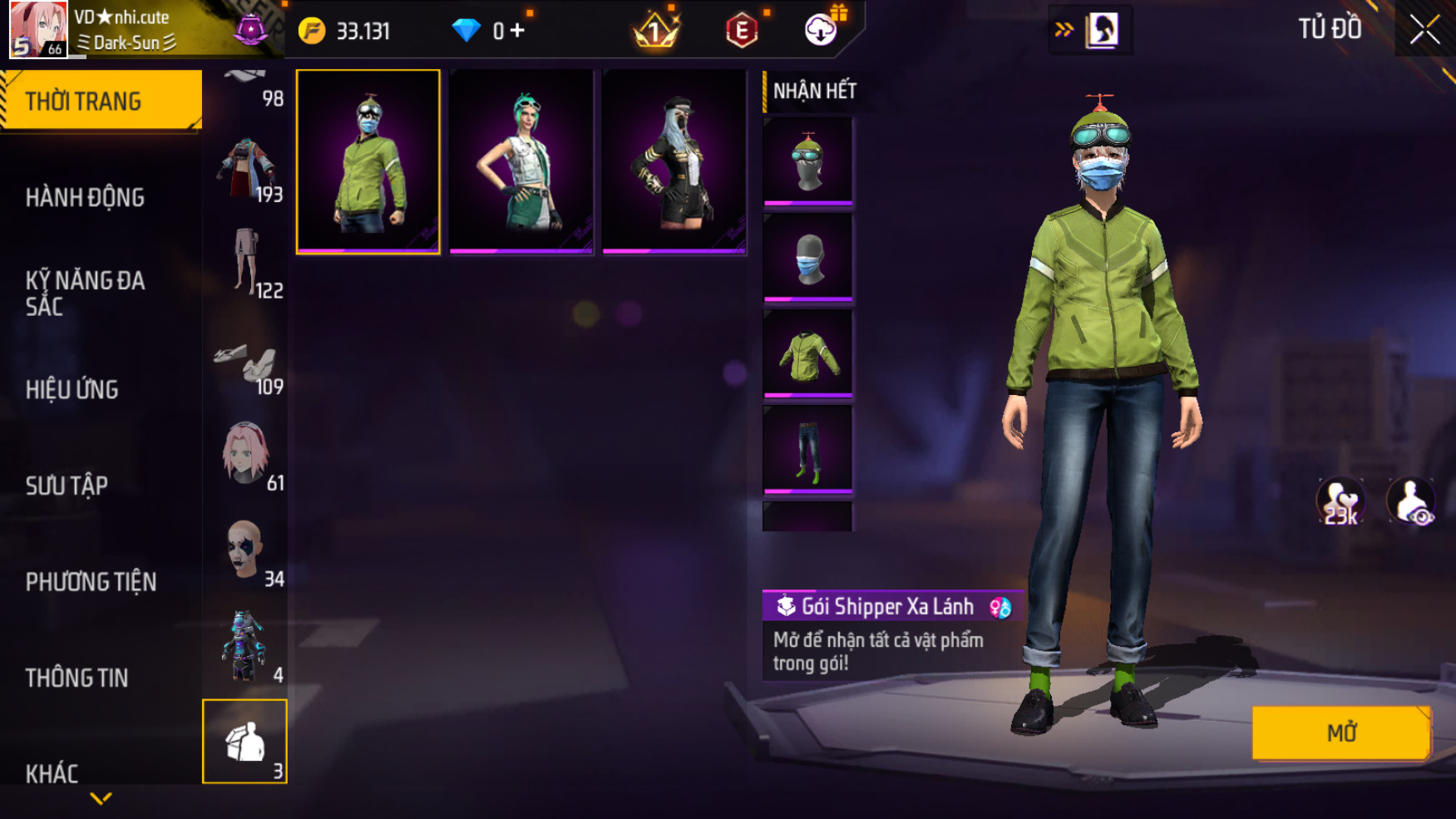This screenshot has width=1456, height=819.
Task: Preview the propeller helmet item
Action: 807,161
